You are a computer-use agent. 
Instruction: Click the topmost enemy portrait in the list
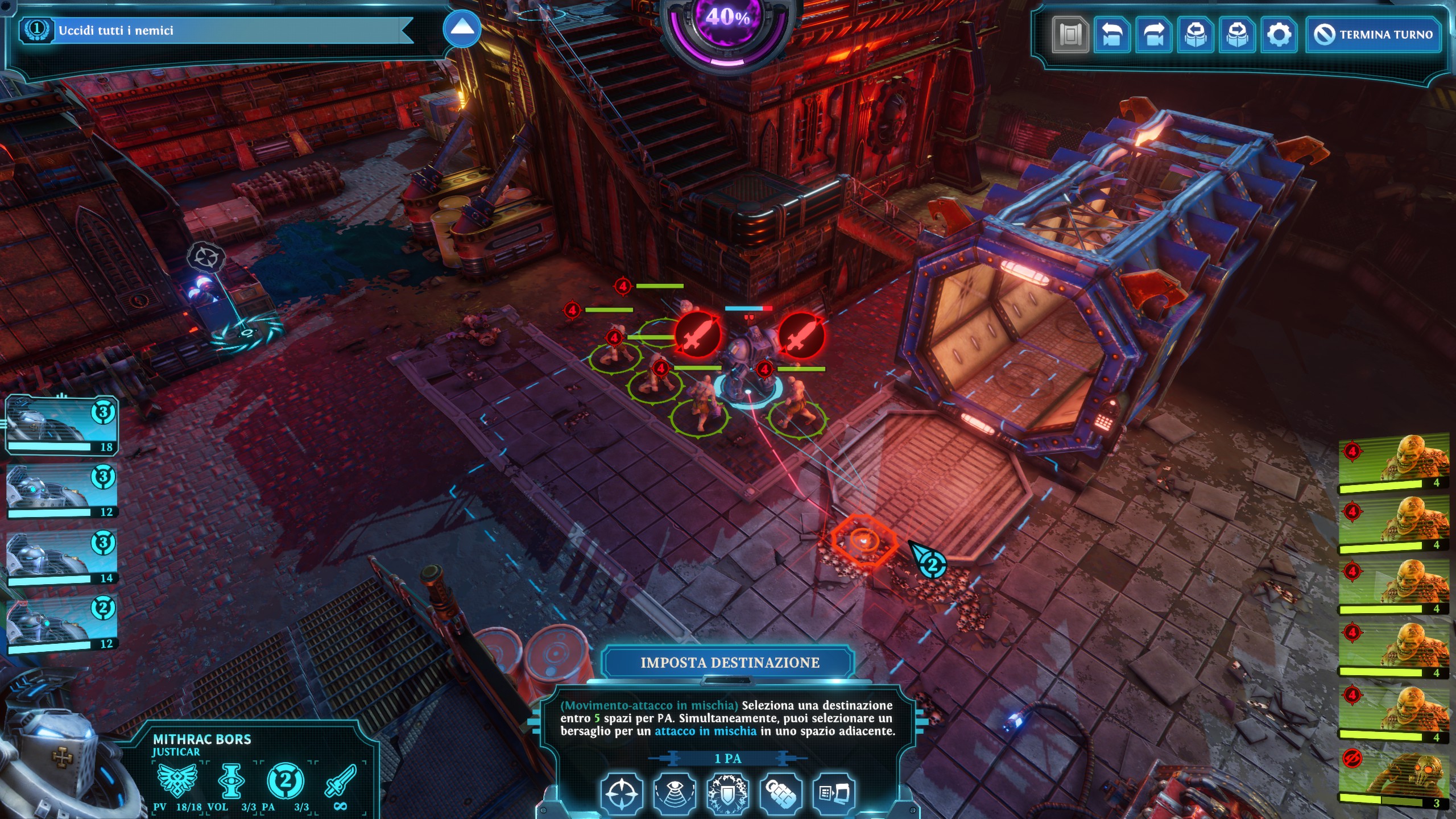(x=1393, y=462)
